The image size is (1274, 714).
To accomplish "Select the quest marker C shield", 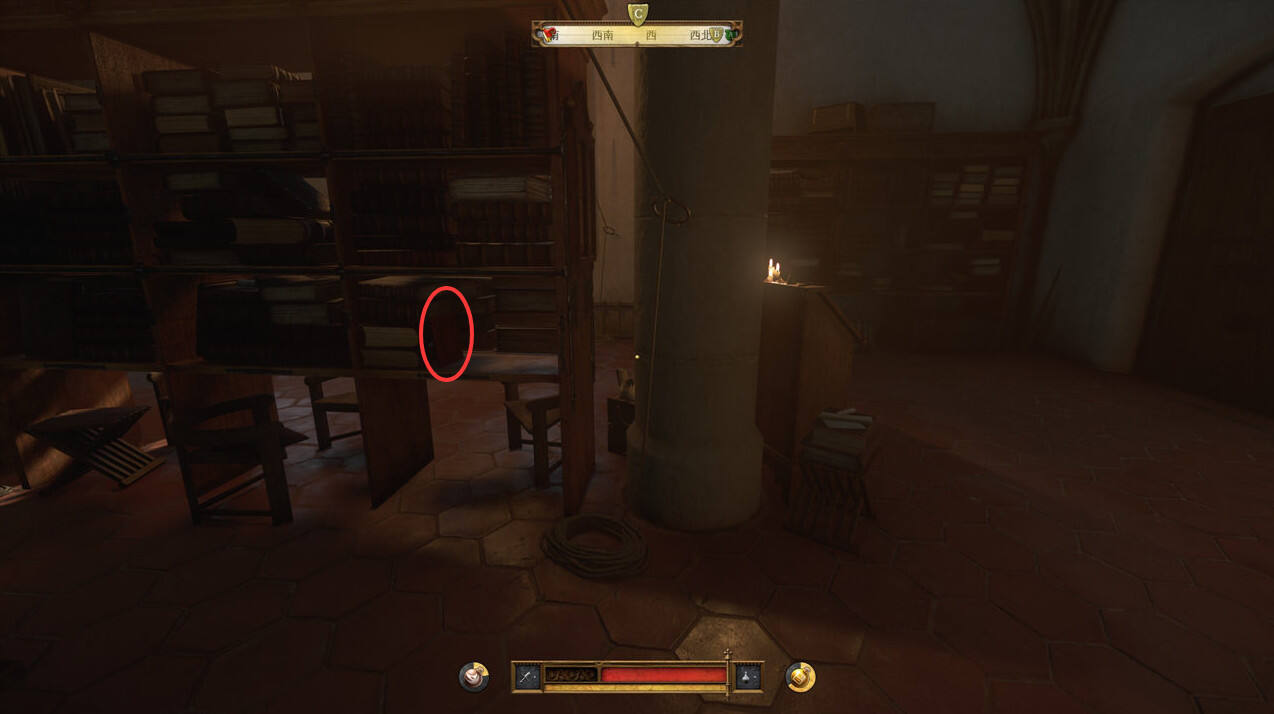I will point(637,13).
